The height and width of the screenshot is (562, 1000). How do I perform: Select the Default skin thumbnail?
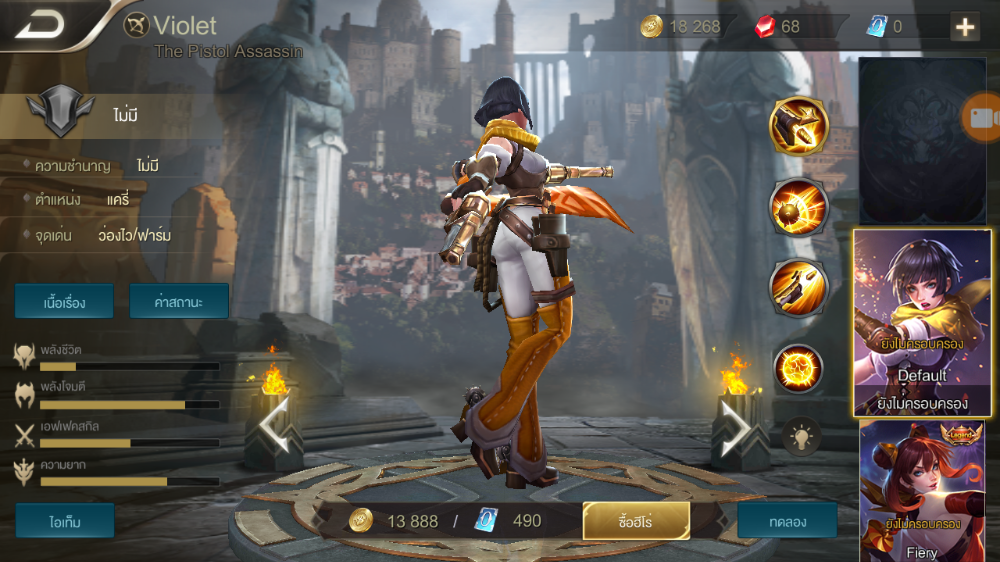click(x=921, y=322)
